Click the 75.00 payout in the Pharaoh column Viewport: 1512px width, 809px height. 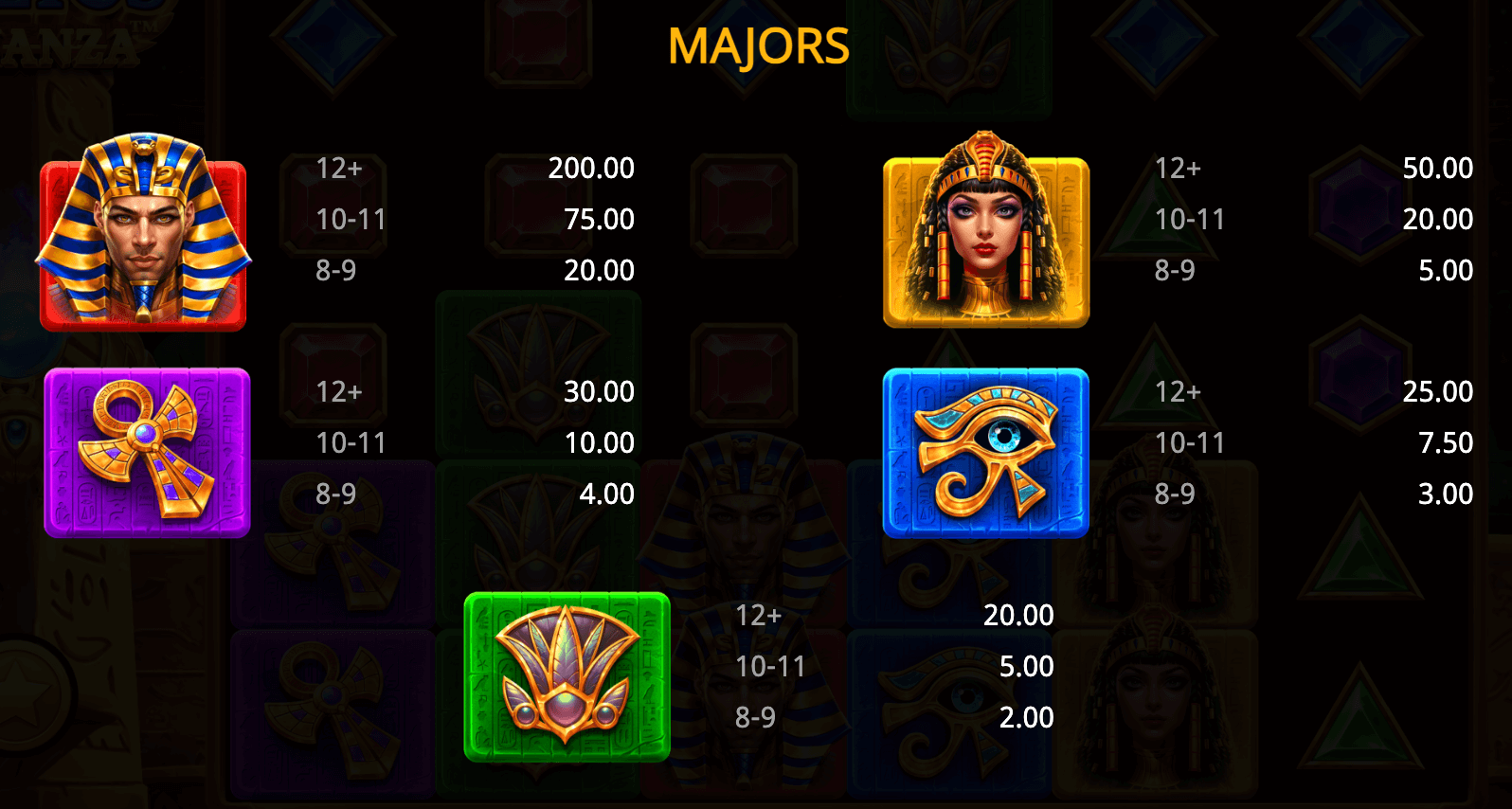tap(599, 219)
